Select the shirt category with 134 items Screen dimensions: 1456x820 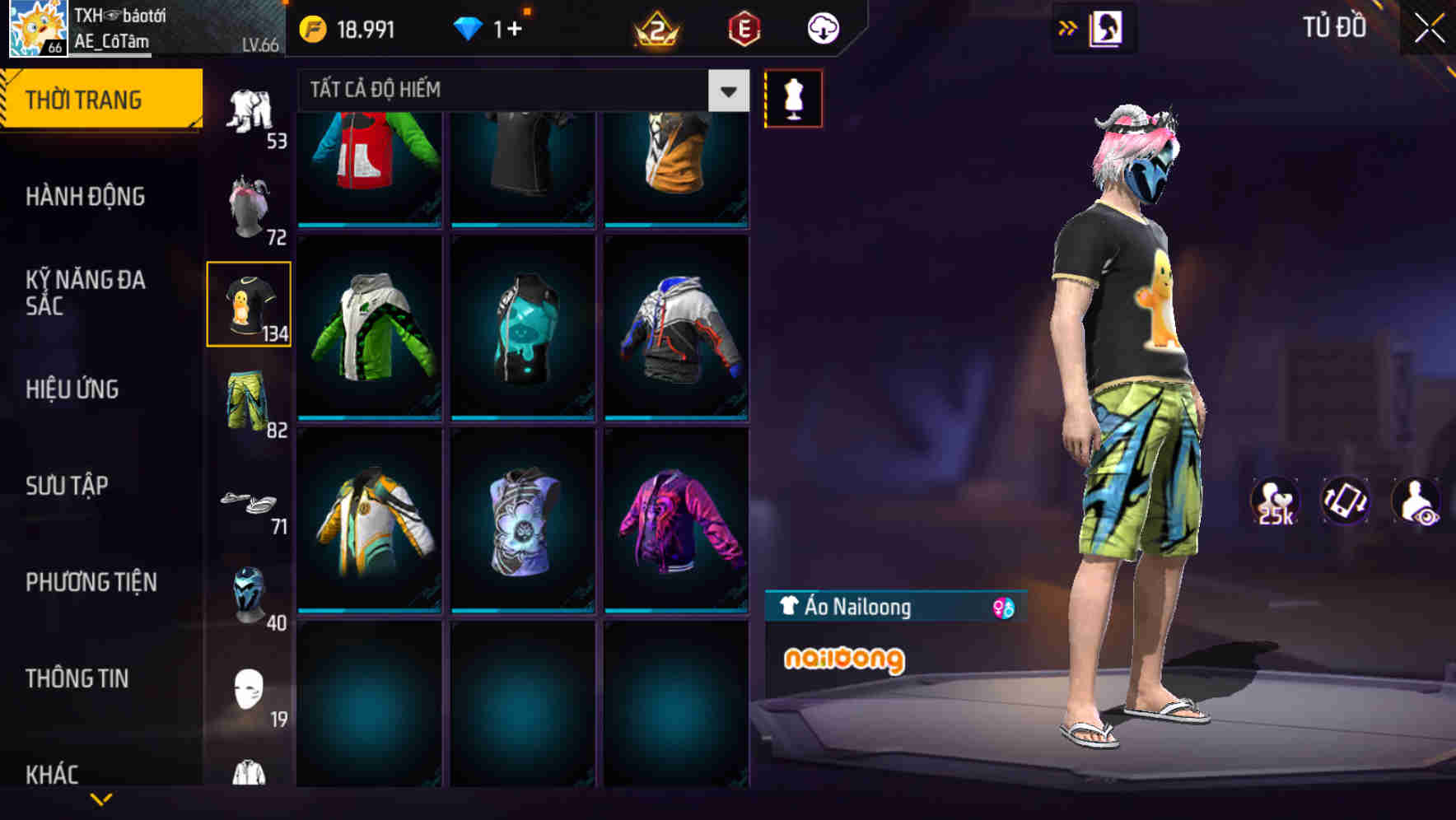[249, 305]
